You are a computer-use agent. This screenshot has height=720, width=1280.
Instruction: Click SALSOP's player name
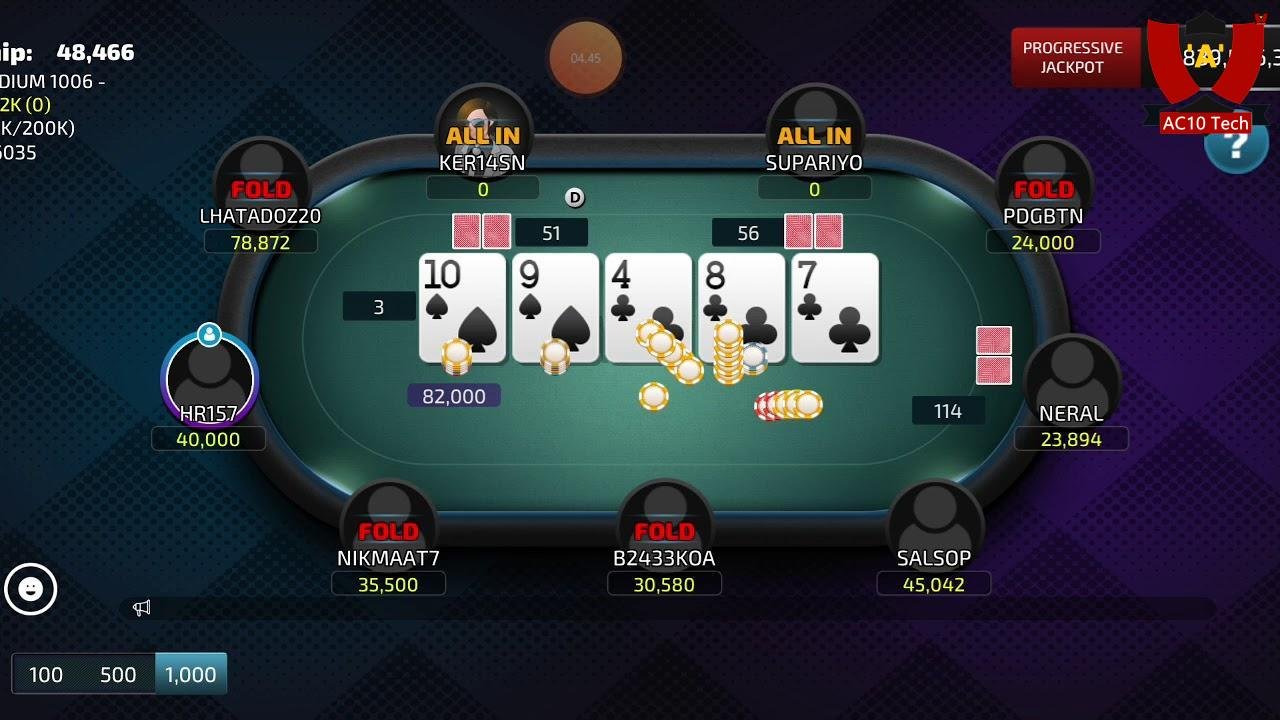[934, 558]
